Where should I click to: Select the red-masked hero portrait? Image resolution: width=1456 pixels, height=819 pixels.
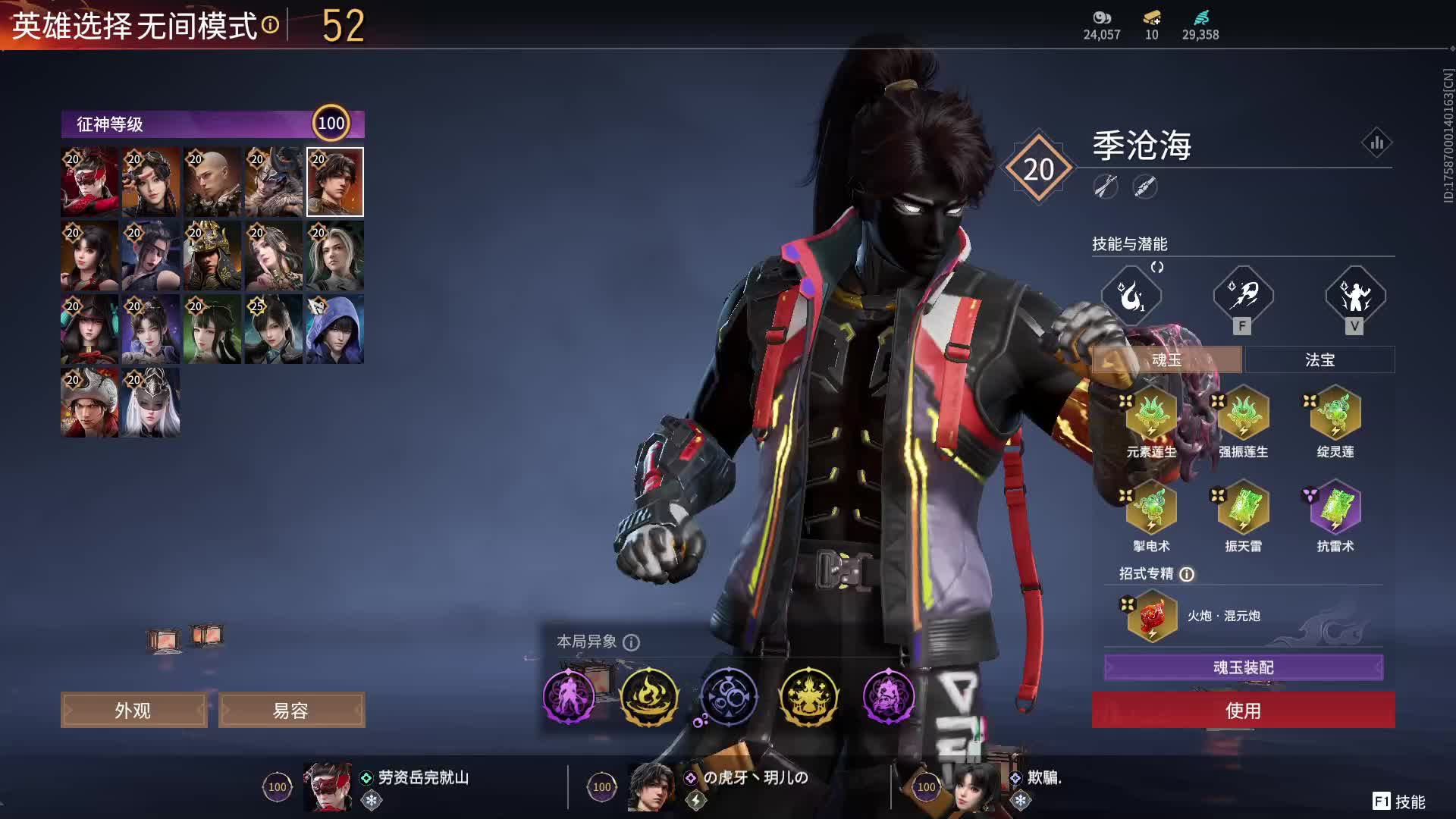(x=89, y=182)
